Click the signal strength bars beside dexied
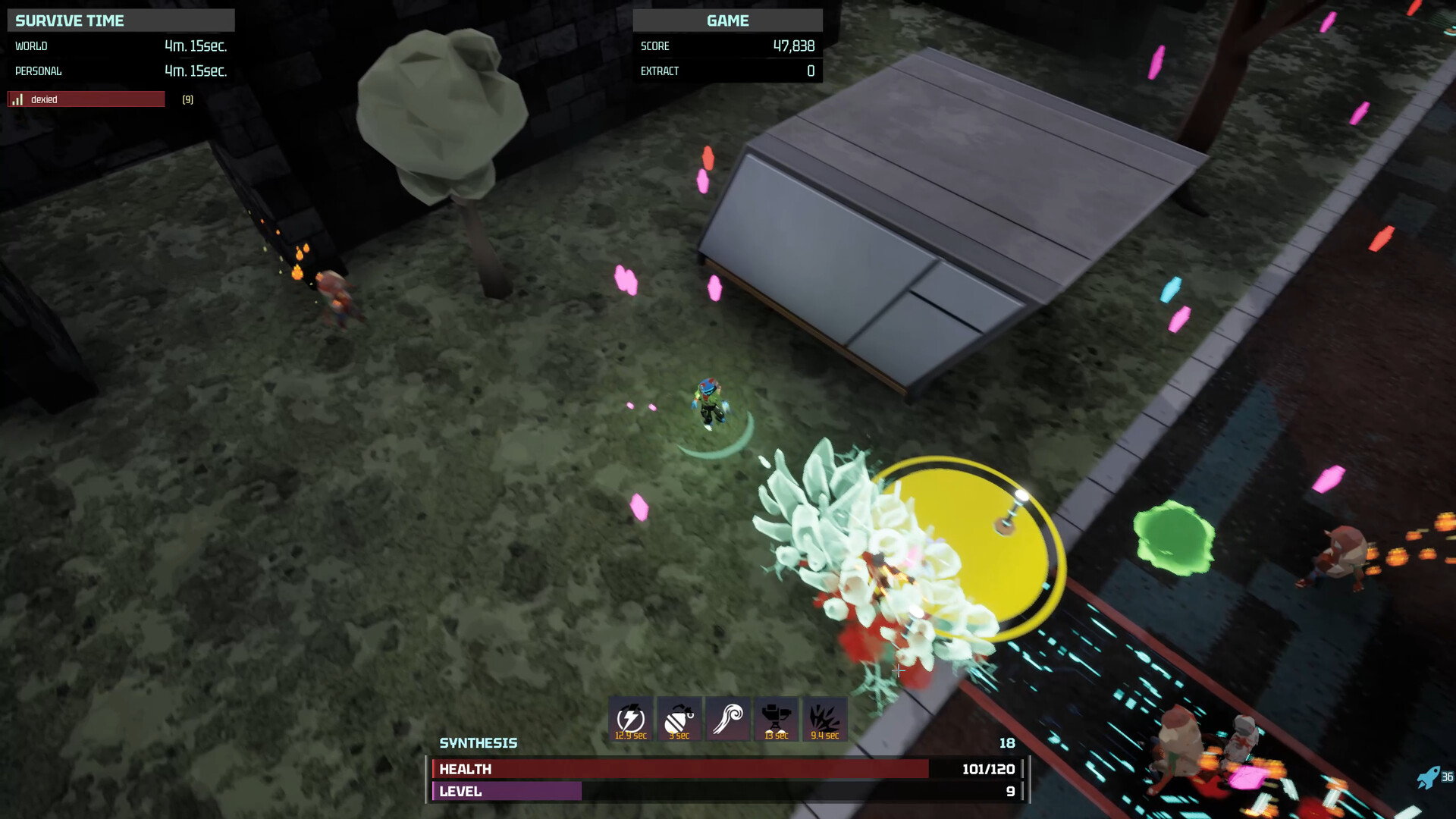1456x819 pixels. pyautogui.click(x=17, y=99)
